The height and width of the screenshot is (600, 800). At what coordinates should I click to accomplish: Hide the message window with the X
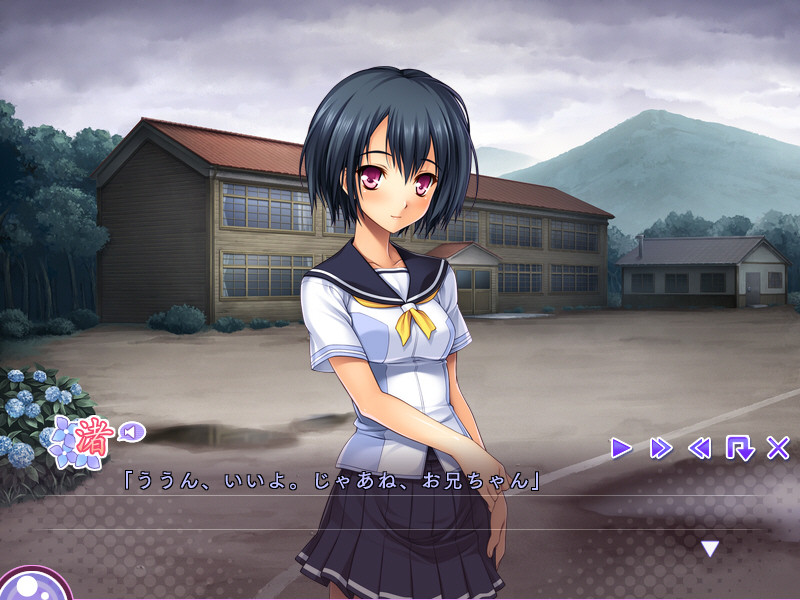778,448
